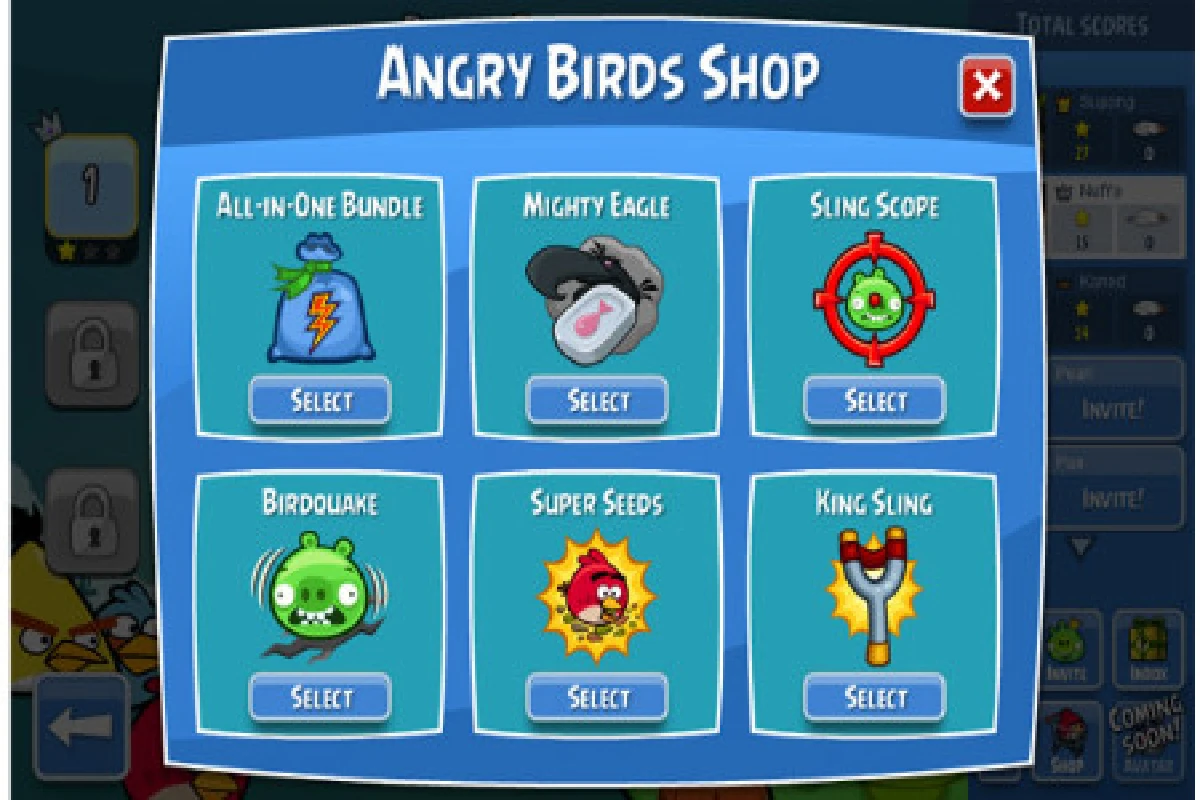Click the Sling Scope crosshair pig icon
The height and width of the screenshot is (800, 1200).
coord(874,299)
